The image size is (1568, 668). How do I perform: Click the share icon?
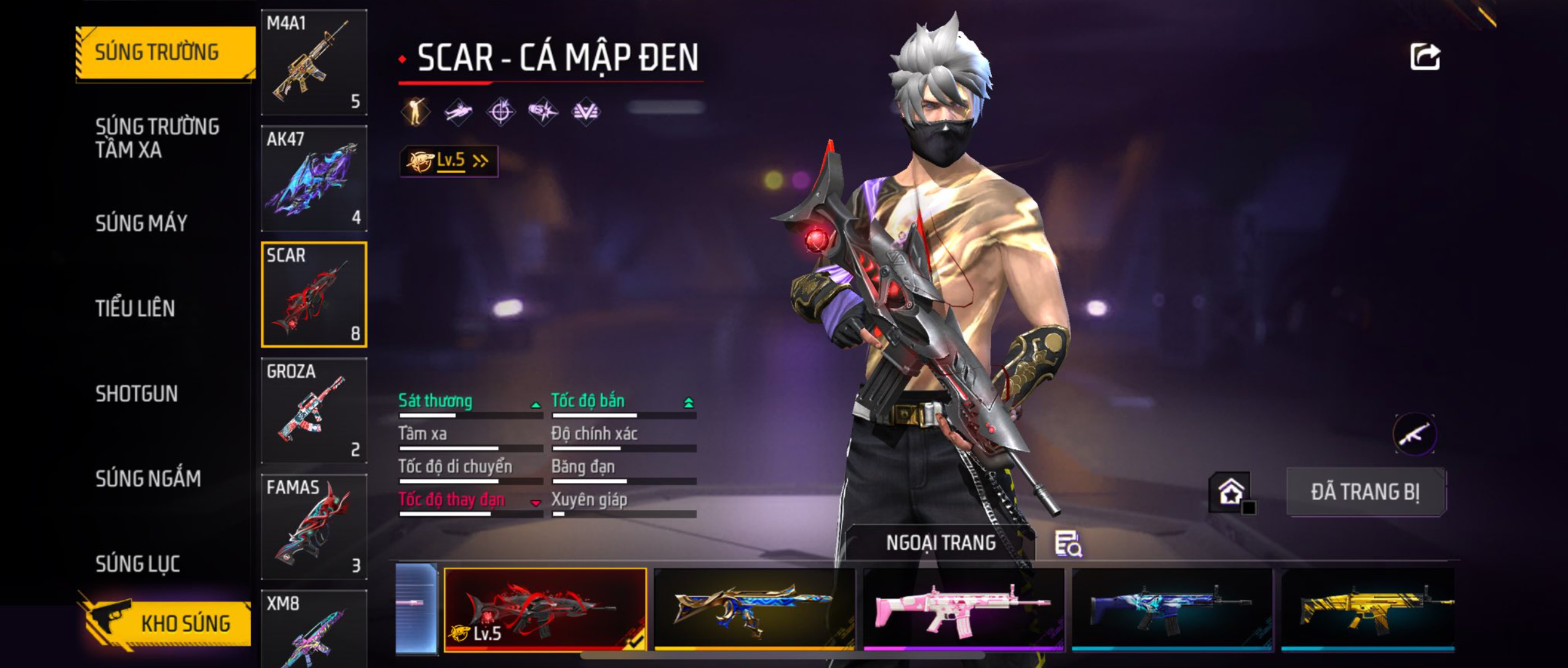pyautogui.click(x=1424, y=57)
